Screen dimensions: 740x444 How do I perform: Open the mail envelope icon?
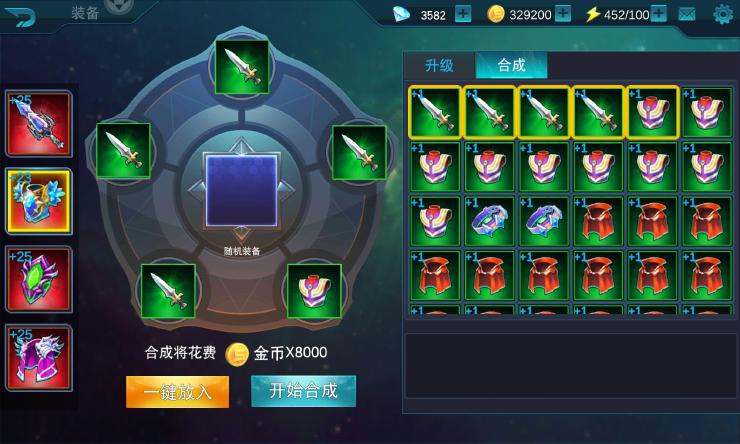pyautogui.click(x=687, y=14)
